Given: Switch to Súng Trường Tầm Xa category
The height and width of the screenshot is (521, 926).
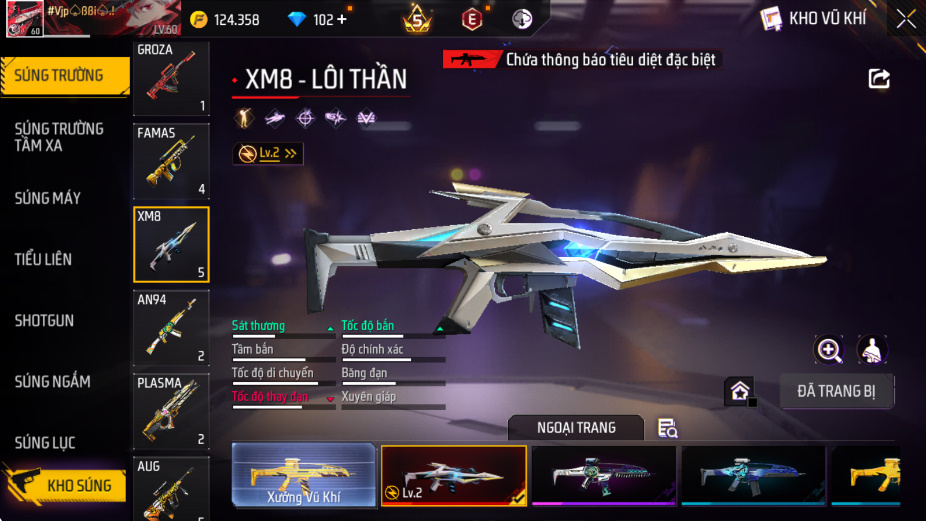Looking at the screenshot, I should pos(59,137).
